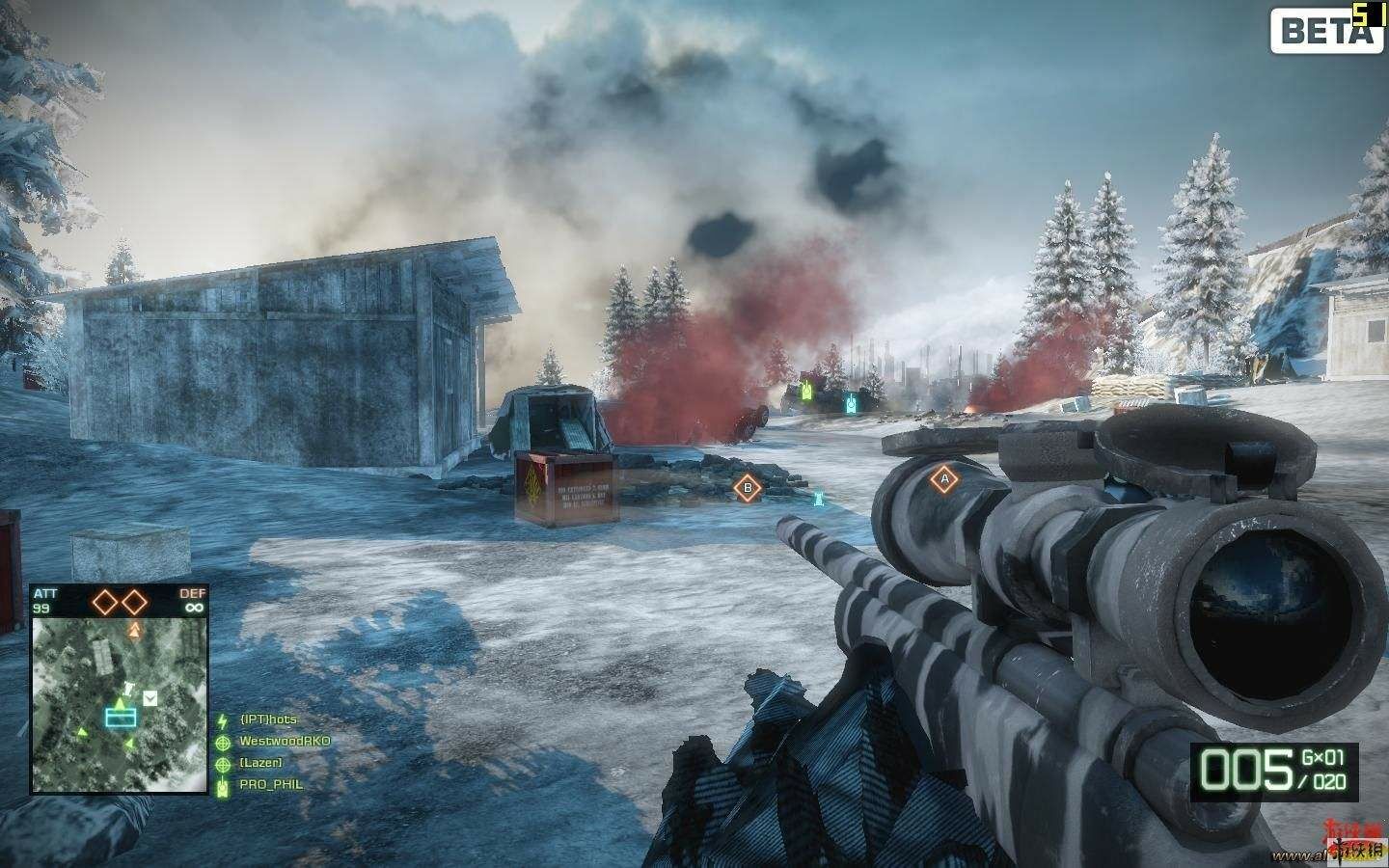Click the orange enemy arrow on the minimap
1389x868 pixels.
(135, 630)
